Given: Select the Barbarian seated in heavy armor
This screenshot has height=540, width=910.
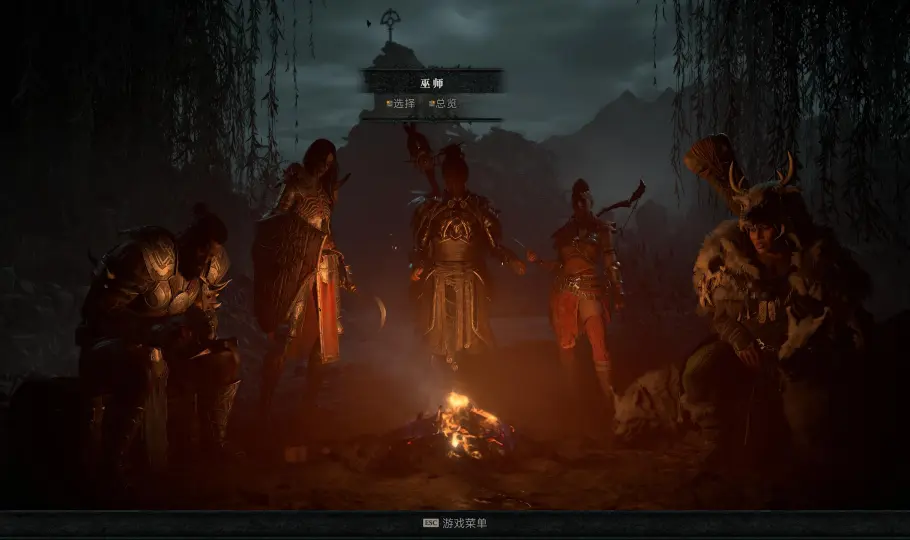Looking at the screenshot, I should coord(160,320).
